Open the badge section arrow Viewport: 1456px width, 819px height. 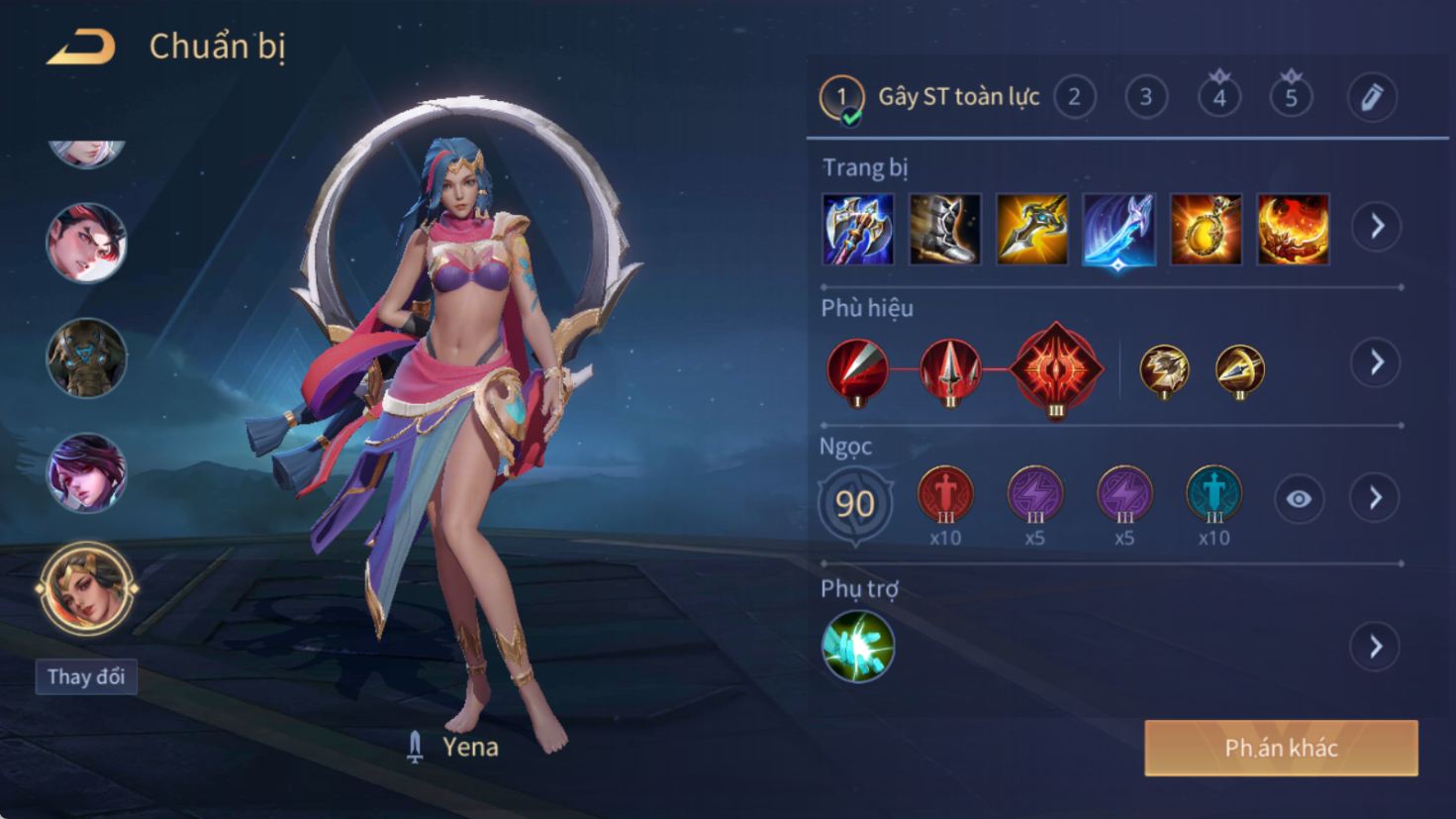click(1376, 362)
